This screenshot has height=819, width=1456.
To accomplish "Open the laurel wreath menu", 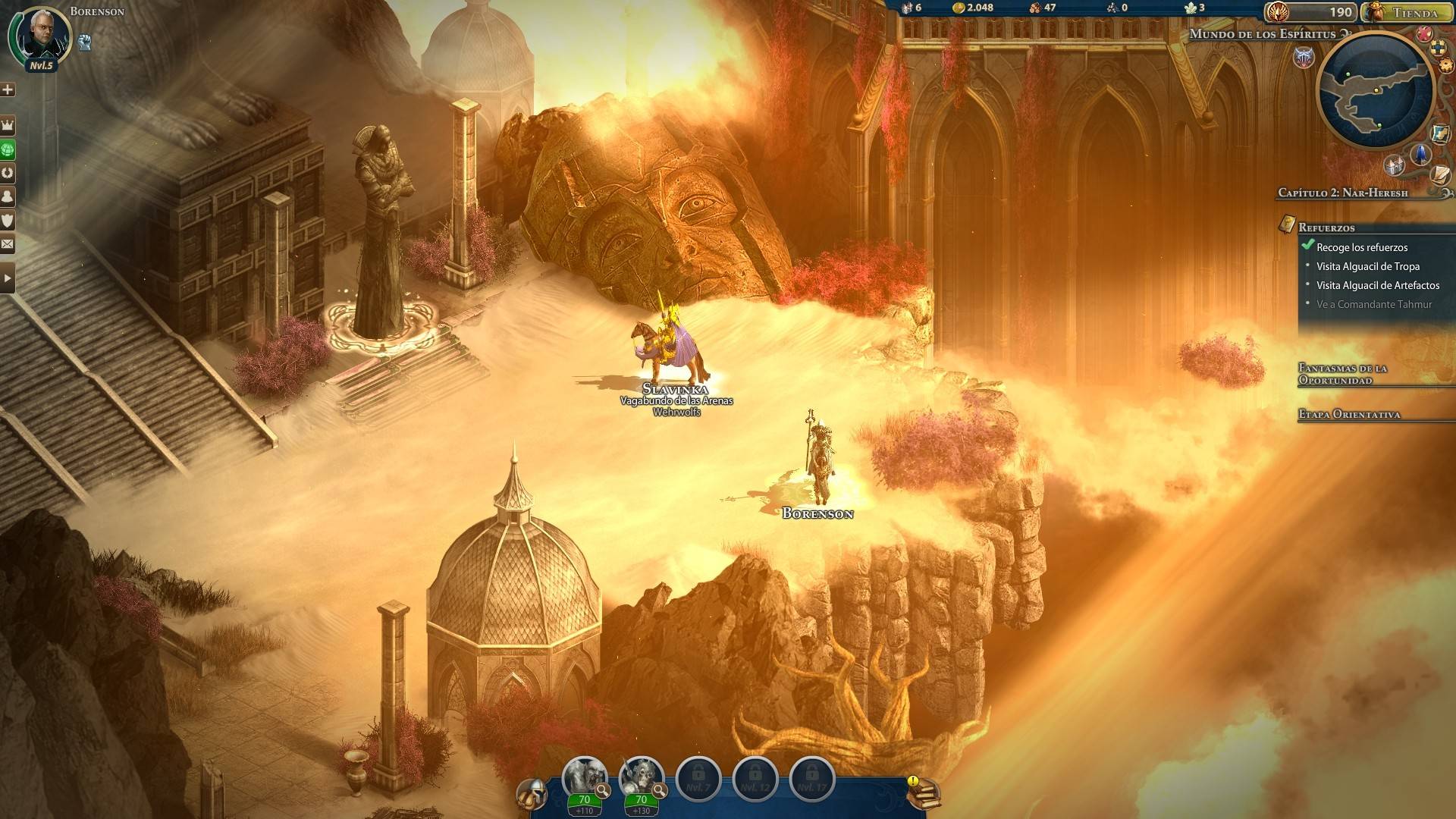I will click(8, 173).
